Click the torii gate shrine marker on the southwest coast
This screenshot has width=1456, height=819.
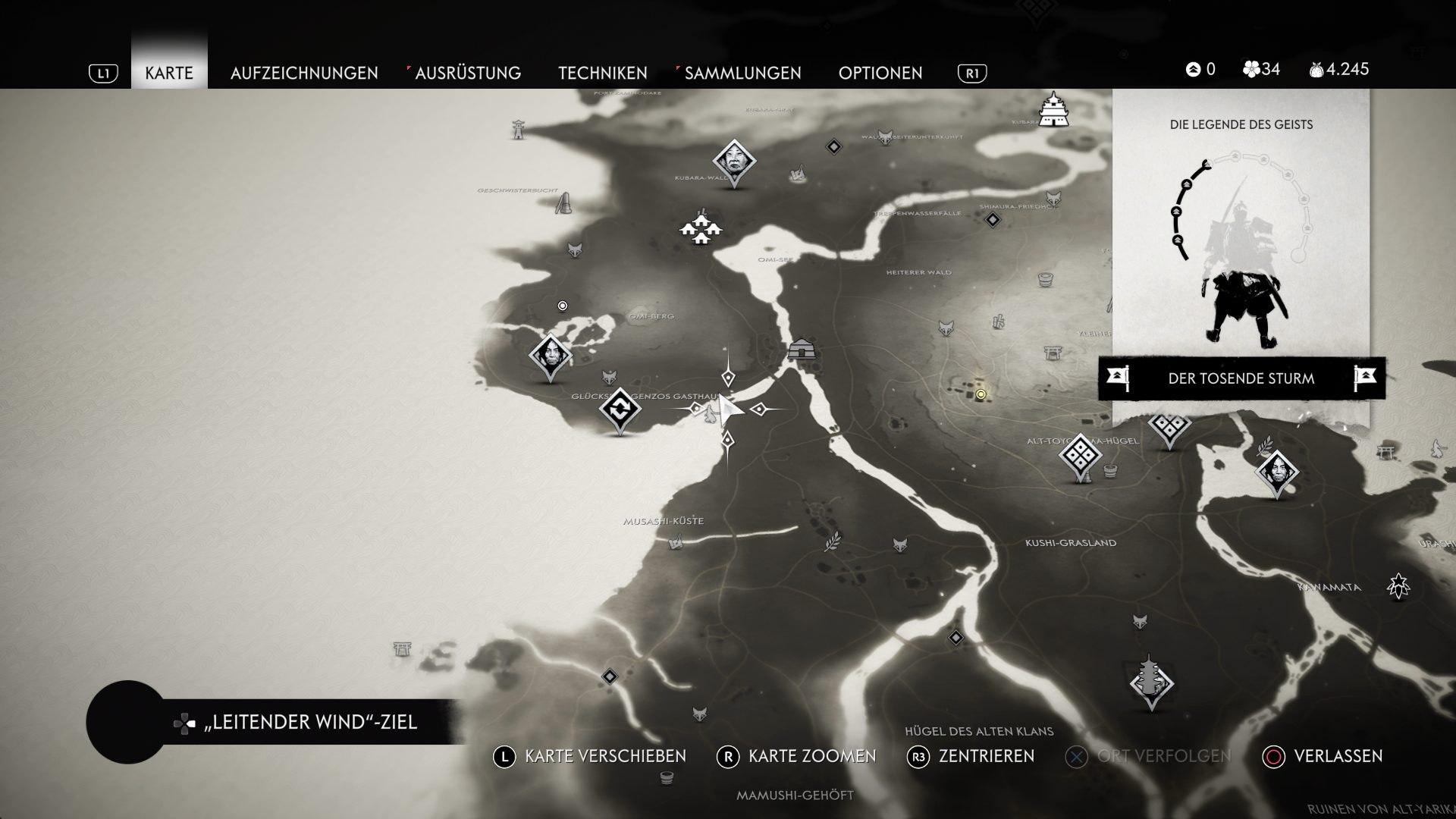click(403, 648)
